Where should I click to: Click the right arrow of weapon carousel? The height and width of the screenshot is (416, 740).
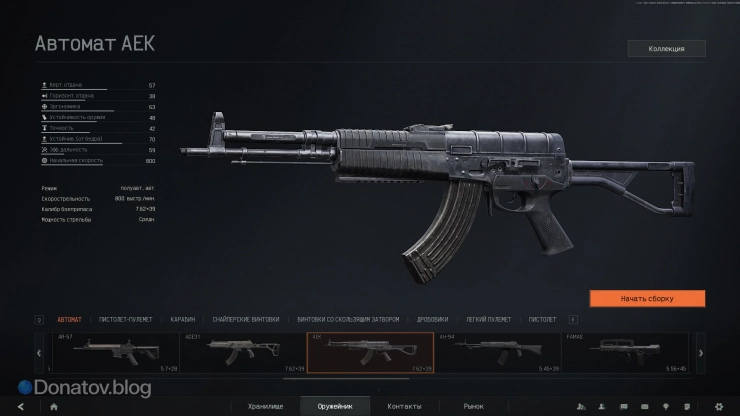(700, 352)
